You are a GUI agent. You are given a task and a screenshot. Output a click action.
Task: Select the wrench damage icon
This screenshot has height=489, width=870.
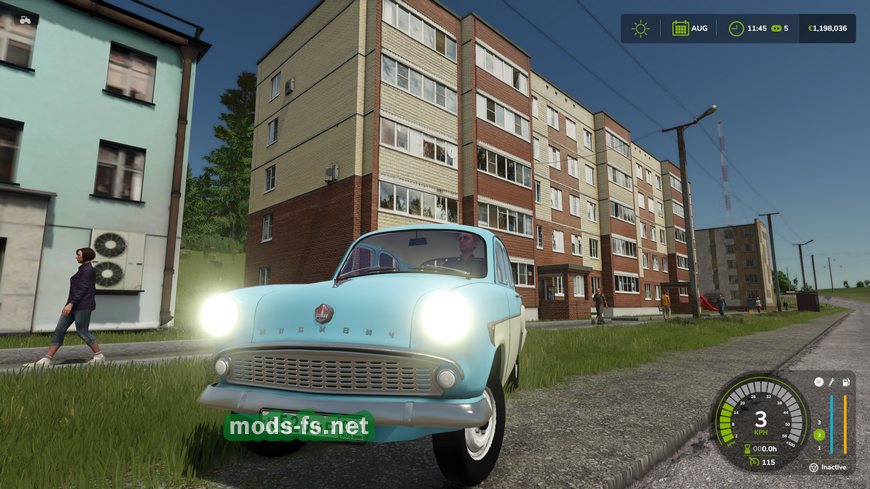pos(830,382)
